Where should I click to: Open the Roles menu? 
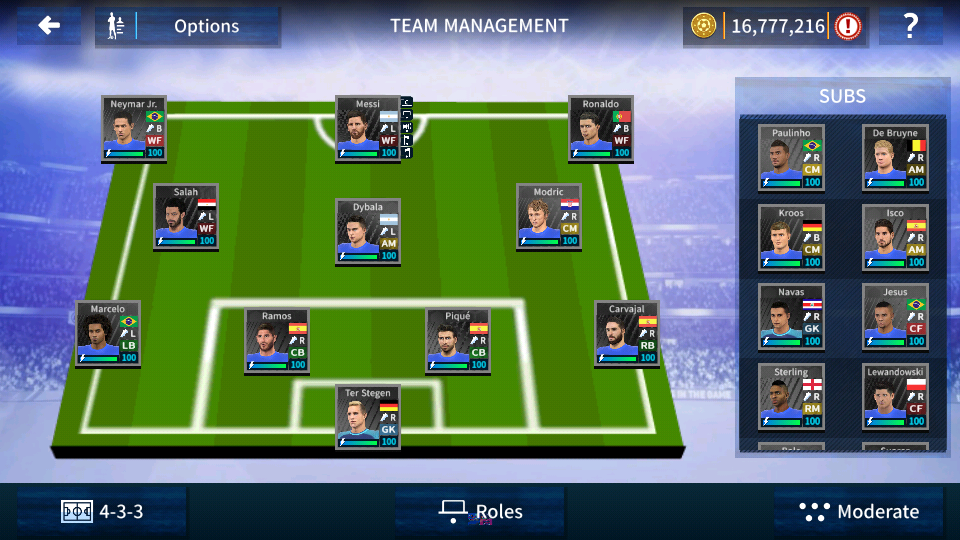coord(481,512)
